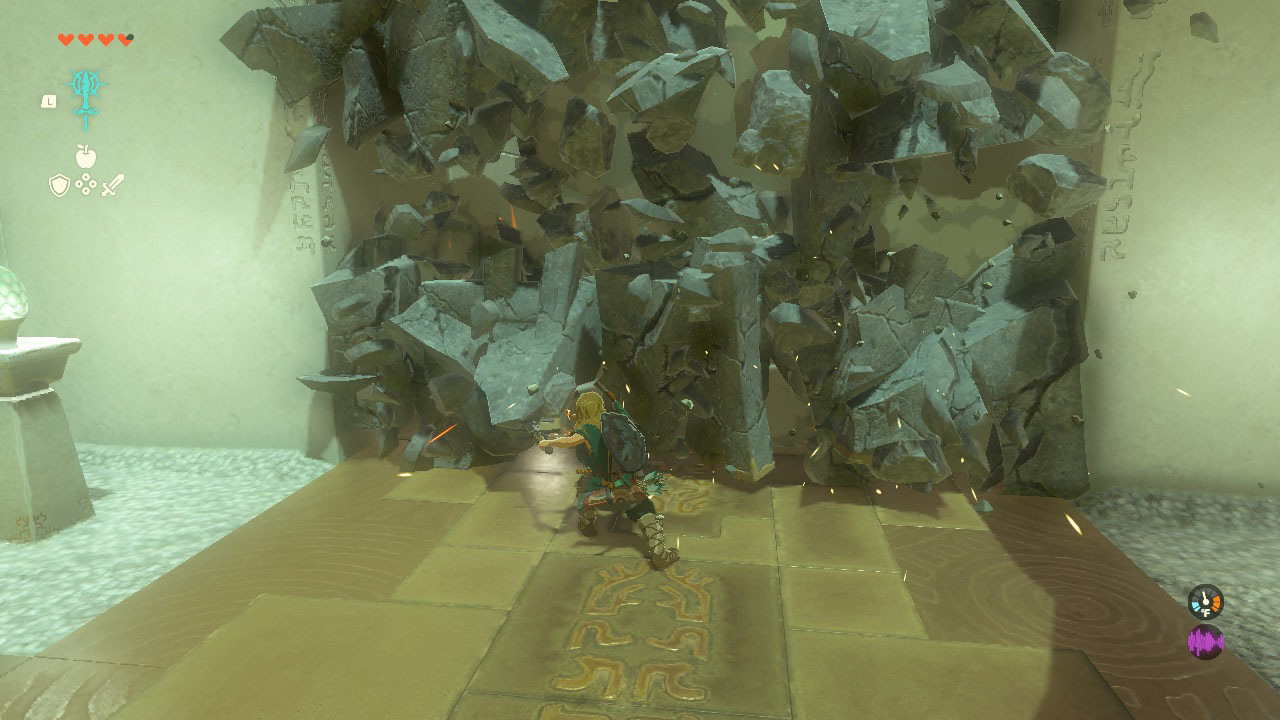
Task: Open the temperature gauge indicator
Action: 1206,600
